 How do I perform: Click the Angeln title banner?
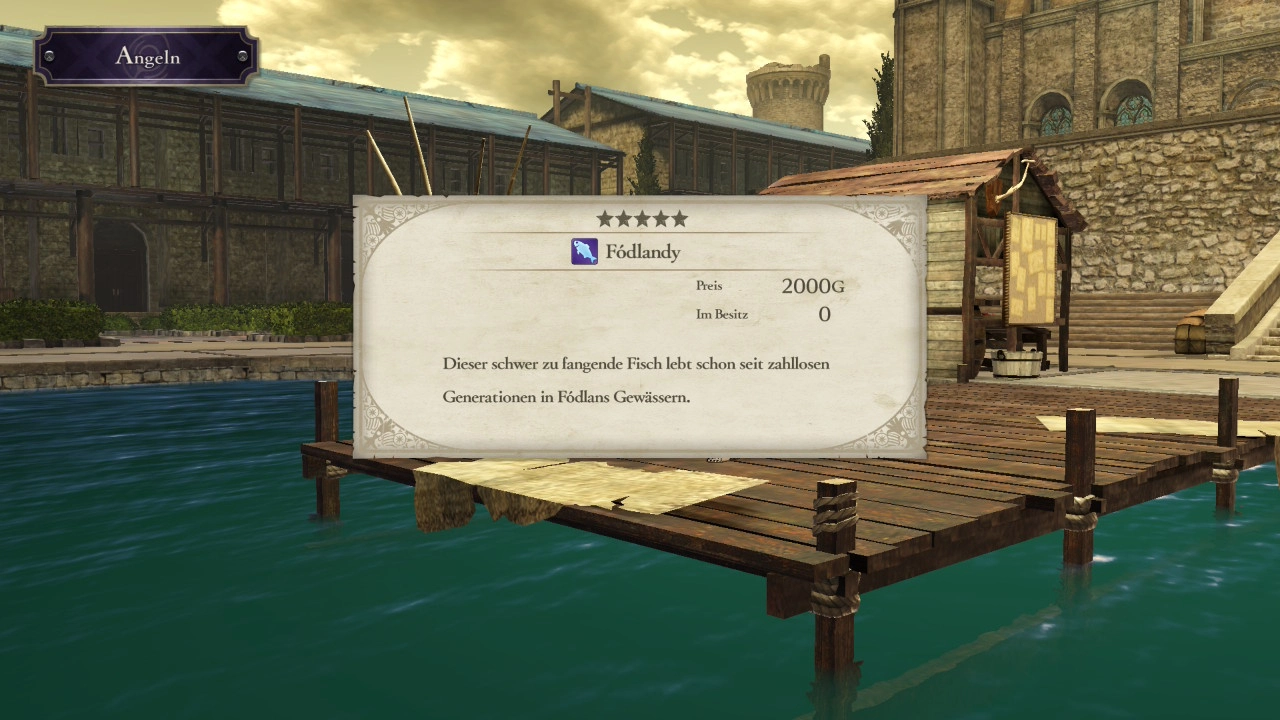(x=147, y=56)
